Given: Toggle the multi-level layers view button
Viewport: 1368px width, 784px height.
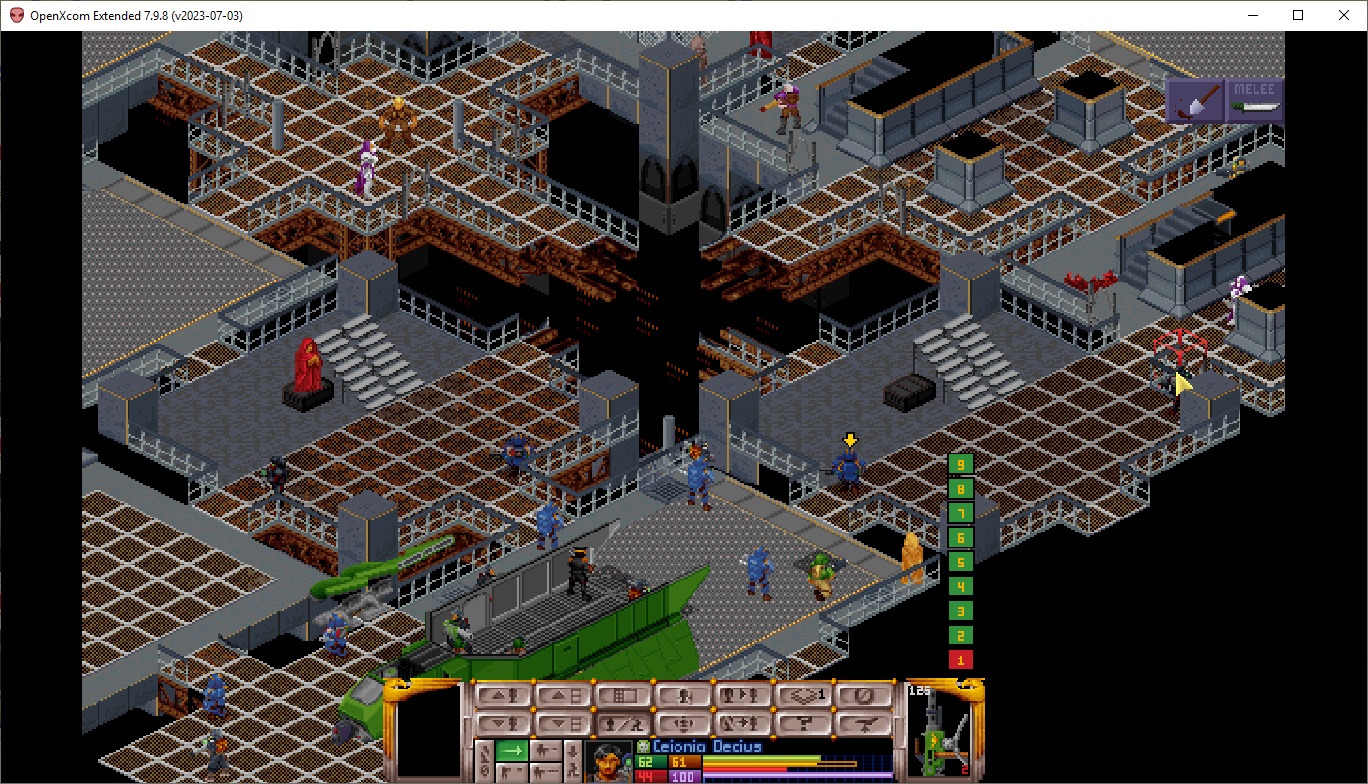Looking at the screenshot, I should tap(805, 695).
